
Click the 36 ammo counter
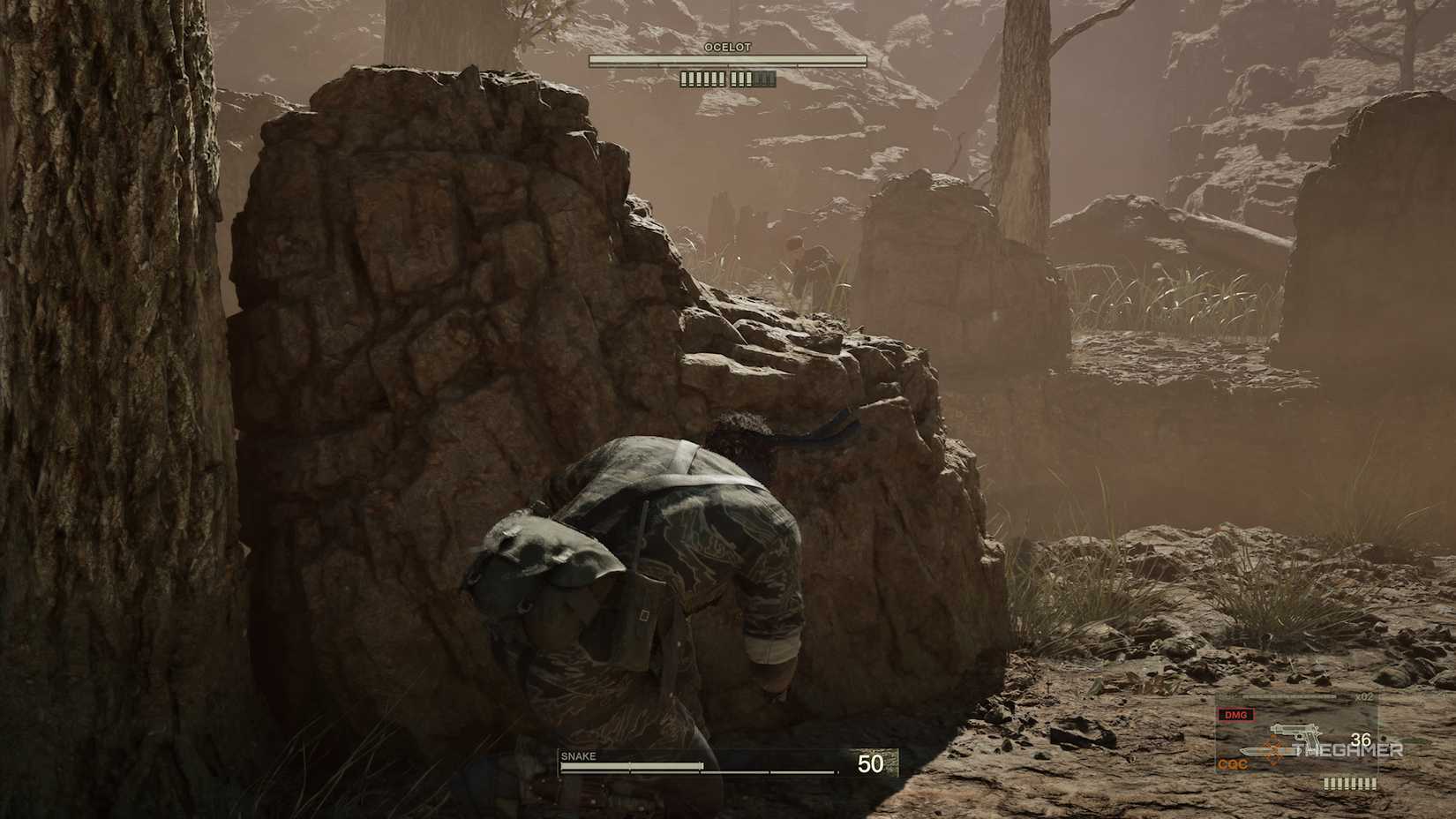coord(1361,739)
